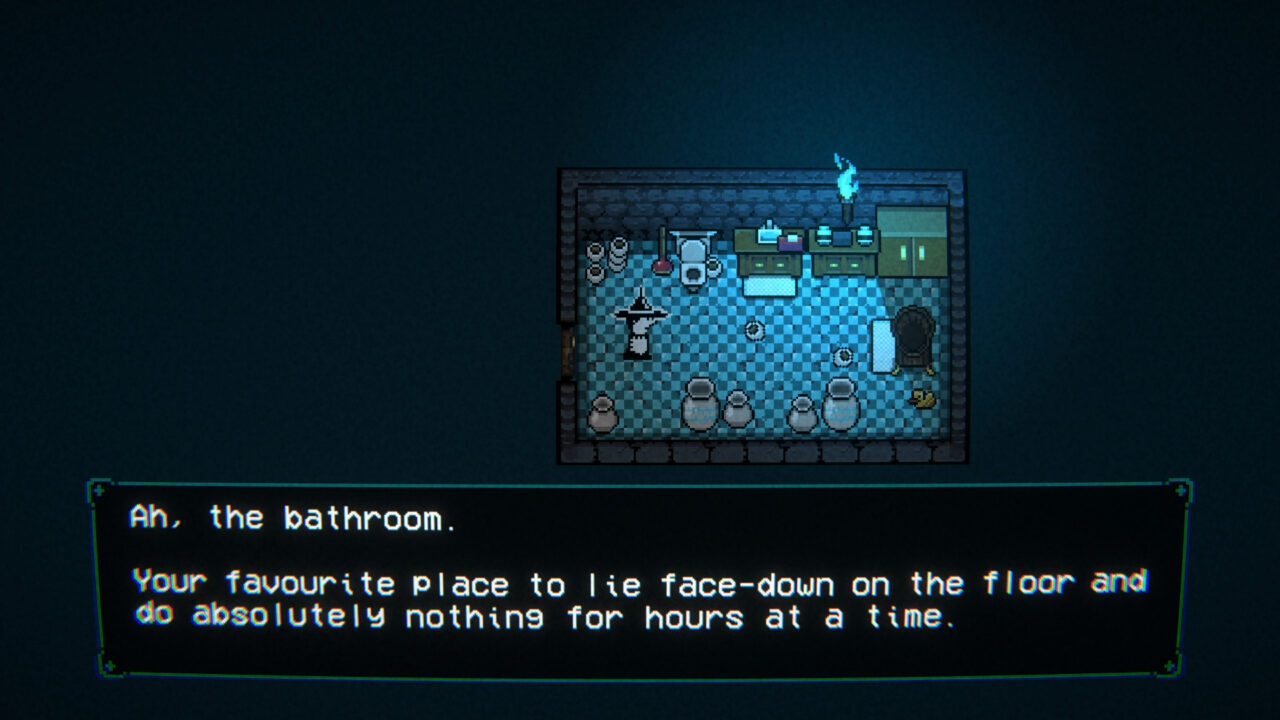Click the red plunger near the toilet
Viewport: 1280px width, 720px height.
pos(661,265)
